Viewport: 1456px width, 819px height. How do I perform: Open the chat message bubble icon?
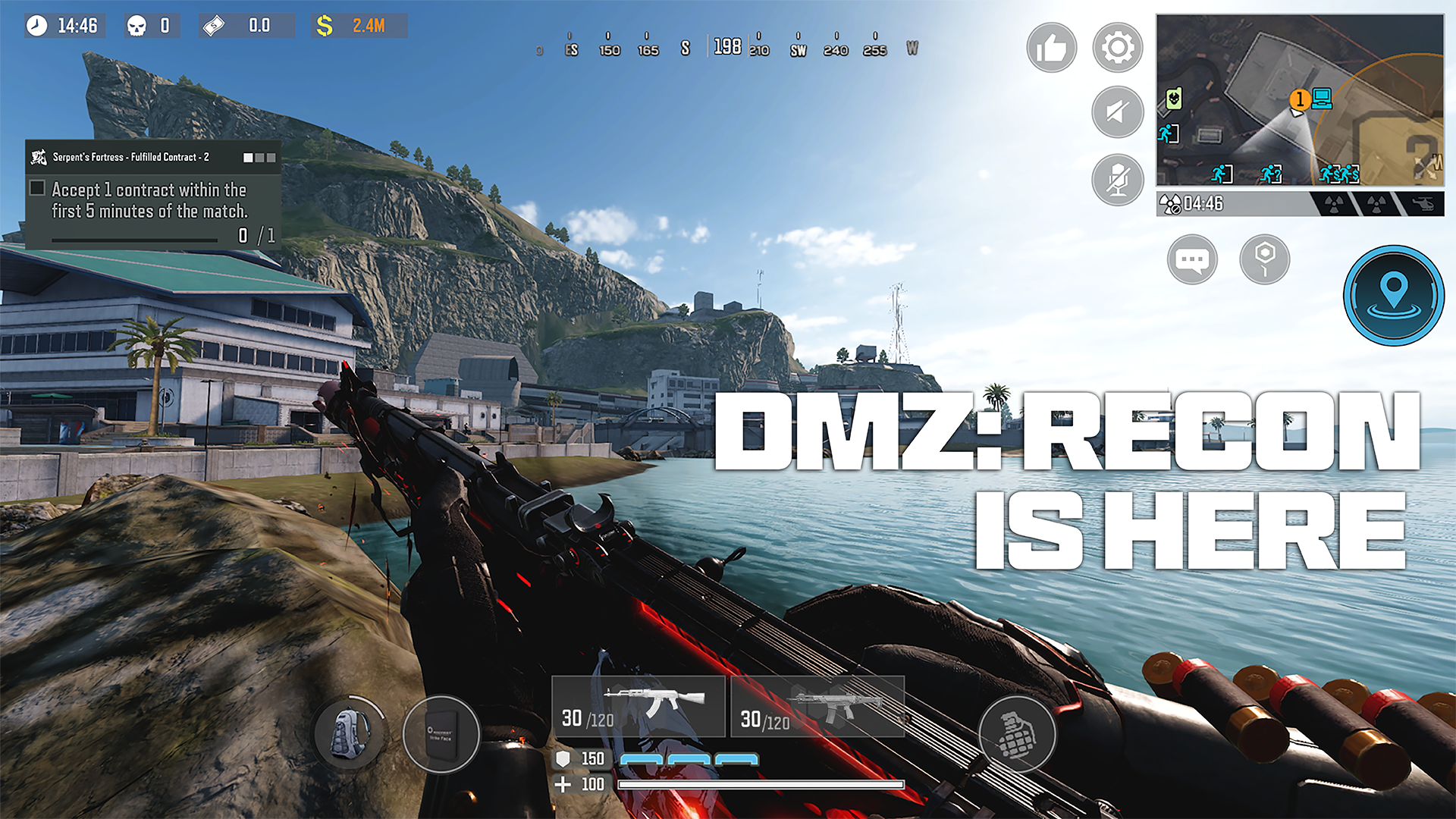(1193, 259)
